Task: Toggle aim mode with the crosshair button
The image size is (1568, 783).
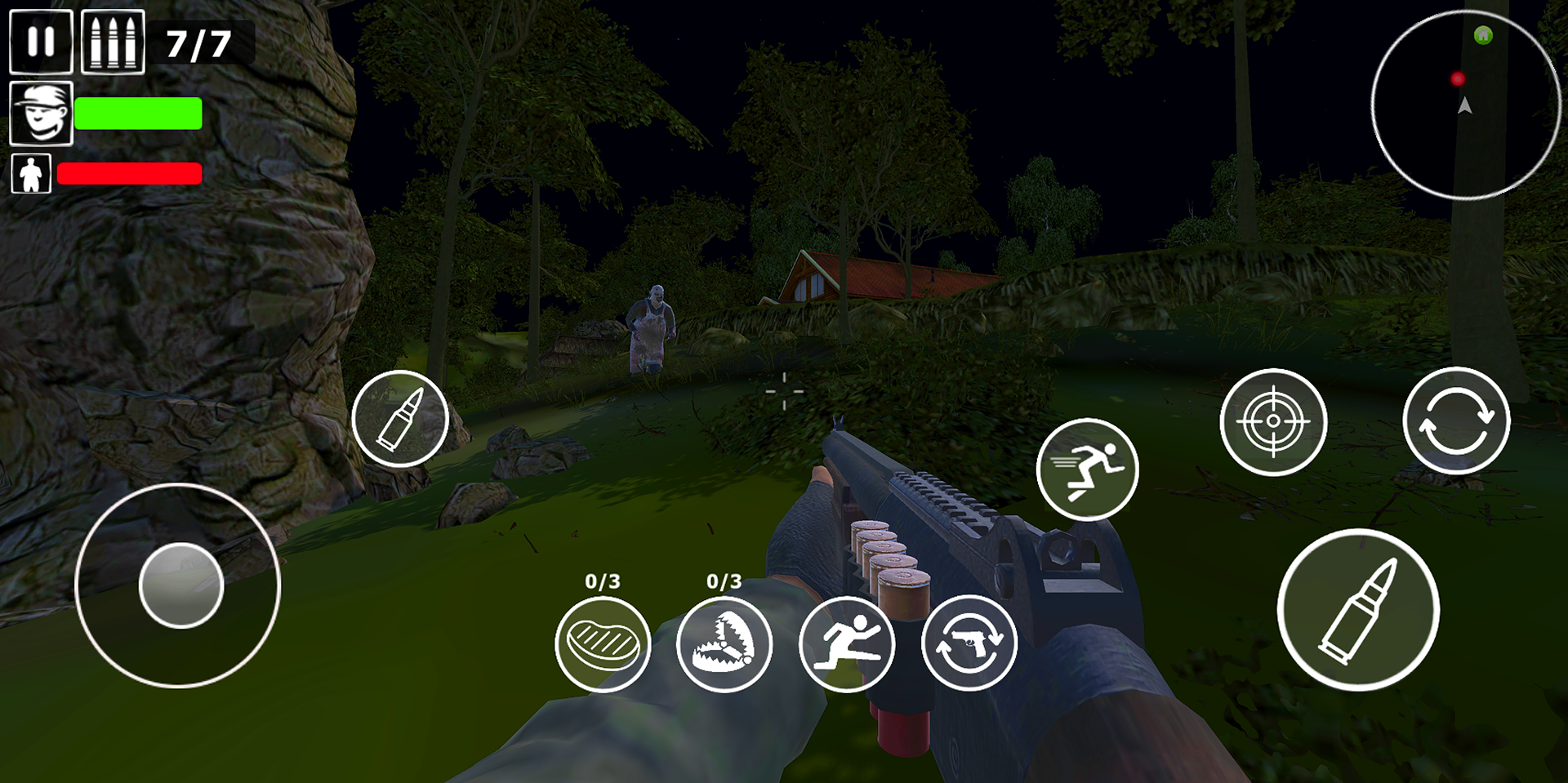Action: pos(1273,421)
